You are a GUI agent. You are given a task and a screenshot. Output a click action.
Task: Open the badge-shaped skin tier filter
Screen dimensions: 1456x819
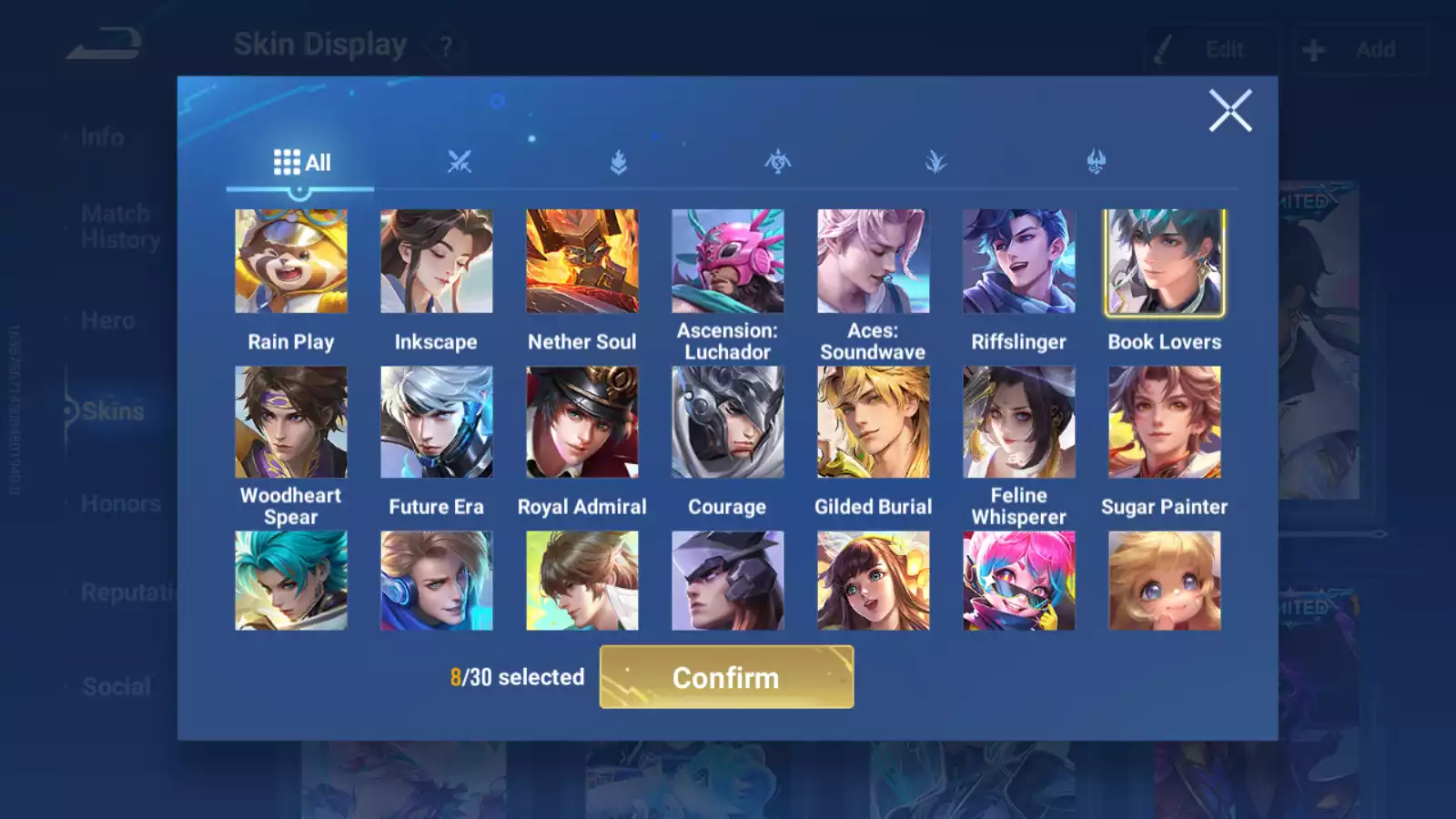(x=620, y=162)
